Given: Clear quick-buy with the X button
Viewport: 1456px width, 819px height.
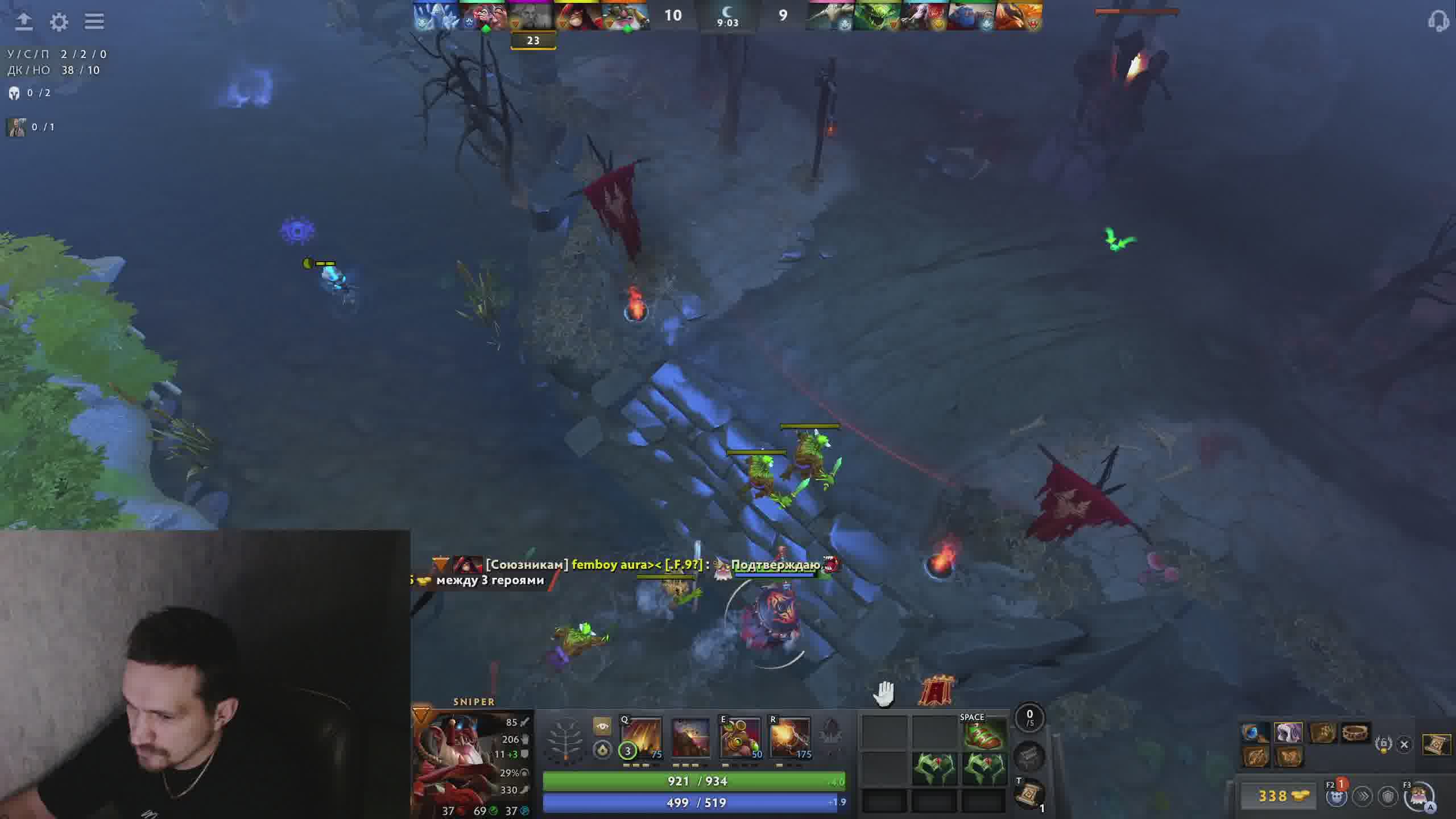Looking at the screenshot, I should (1404, 744).
